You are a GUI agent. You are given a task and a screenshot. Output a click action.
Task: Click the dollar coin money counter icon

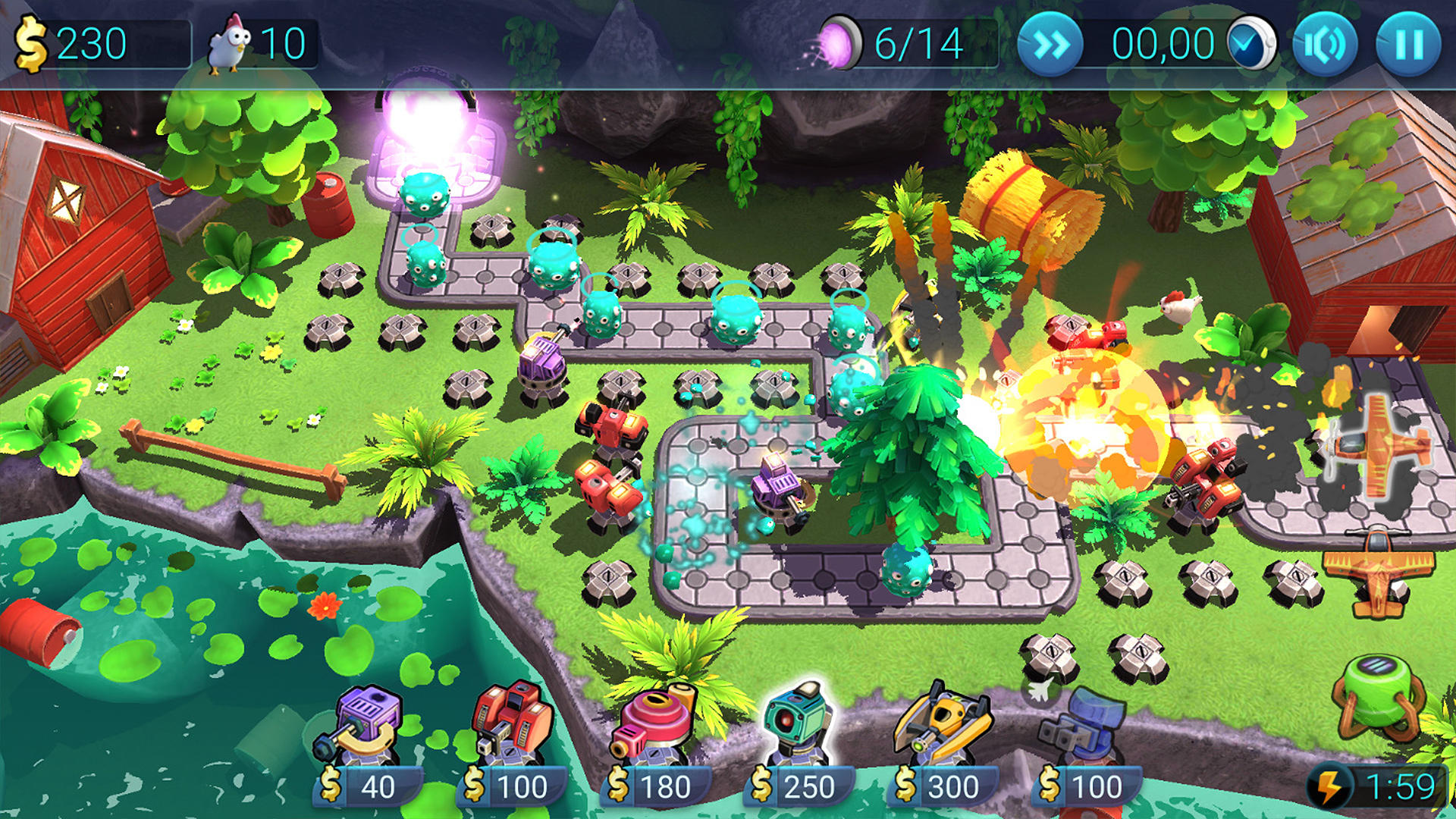(x=30, y=43)
